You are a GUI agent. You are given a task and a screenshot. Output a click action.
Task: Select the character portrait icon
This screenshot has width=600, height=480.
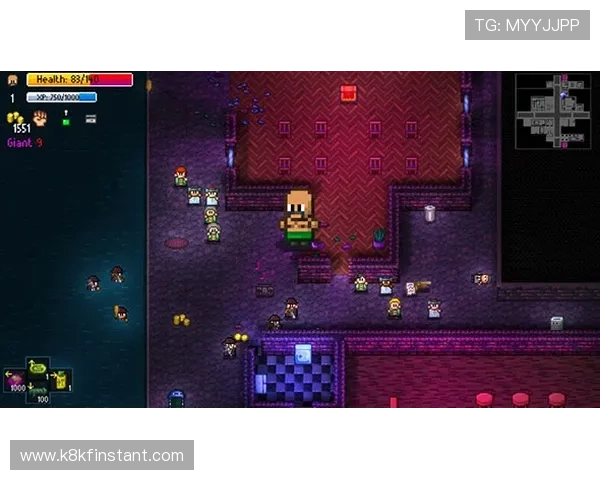pos(13,80)
